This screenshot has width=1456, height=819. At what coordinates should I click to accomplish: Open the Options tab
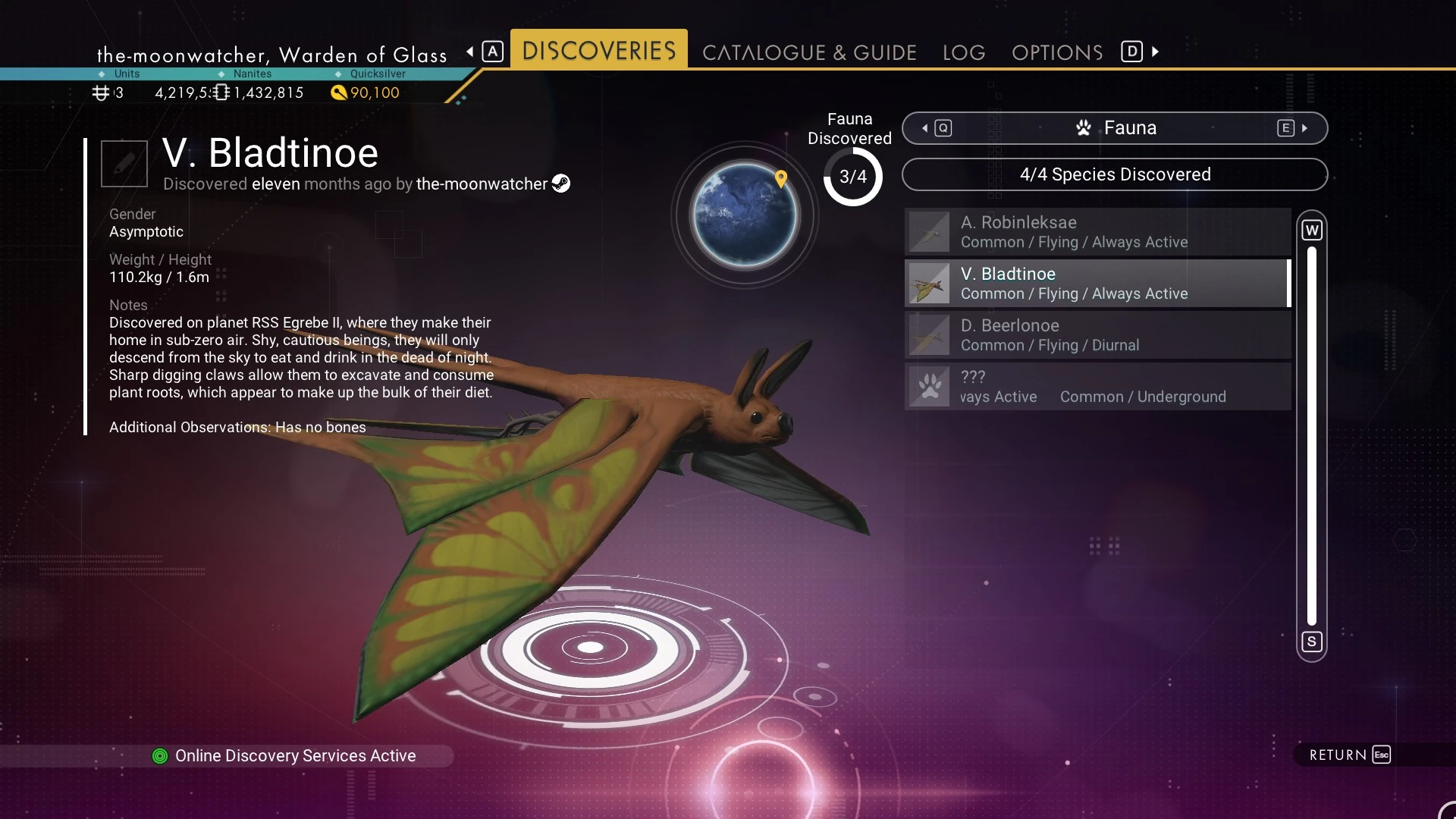(x=1057, y=52)
